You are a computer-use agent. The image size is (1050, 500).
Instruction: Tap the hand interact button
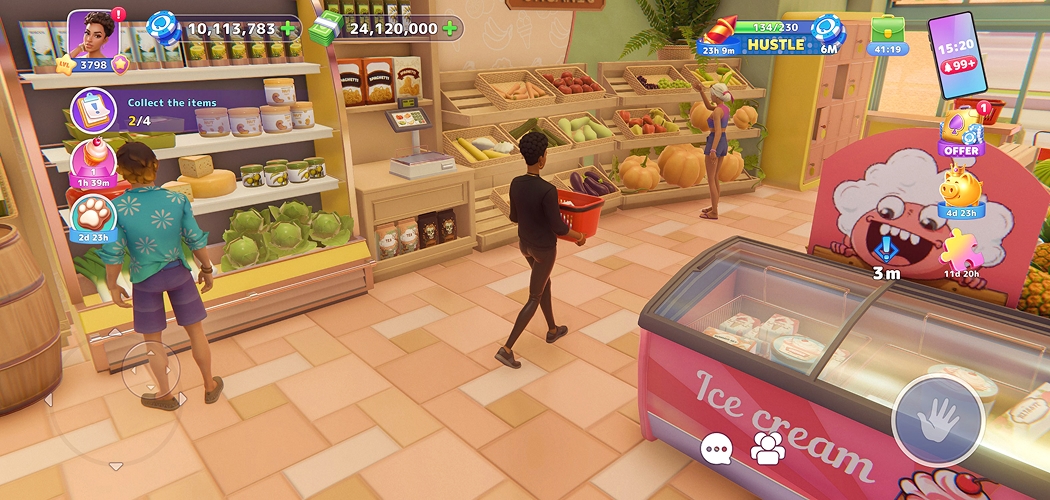[x=937, y=421]
